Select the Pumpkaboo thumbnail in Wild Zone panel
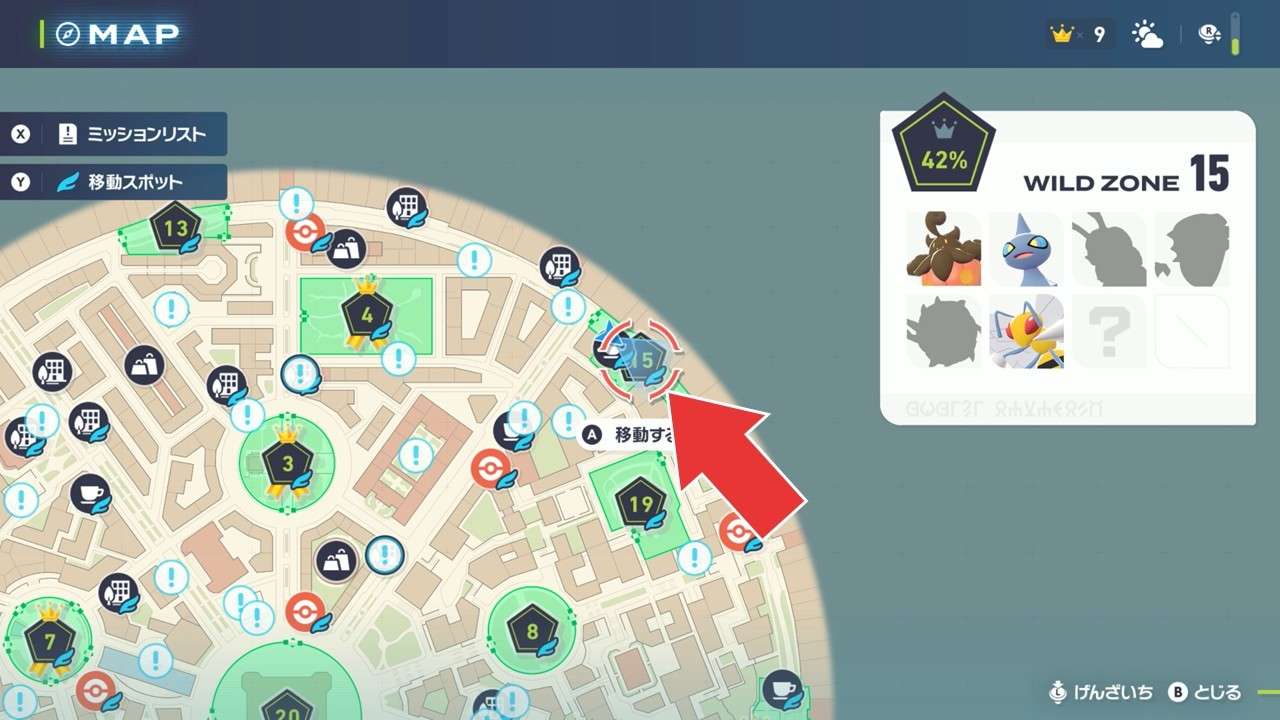Image resolution: width=1280 pixels, height=720 pixels. pos(943,249)
